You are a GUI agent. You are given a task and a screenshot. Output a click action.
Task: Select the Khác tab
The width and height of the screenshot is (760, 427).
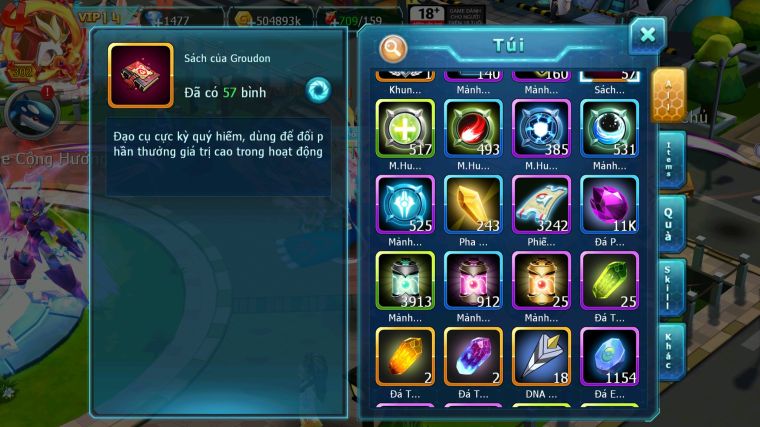(671, 350)
